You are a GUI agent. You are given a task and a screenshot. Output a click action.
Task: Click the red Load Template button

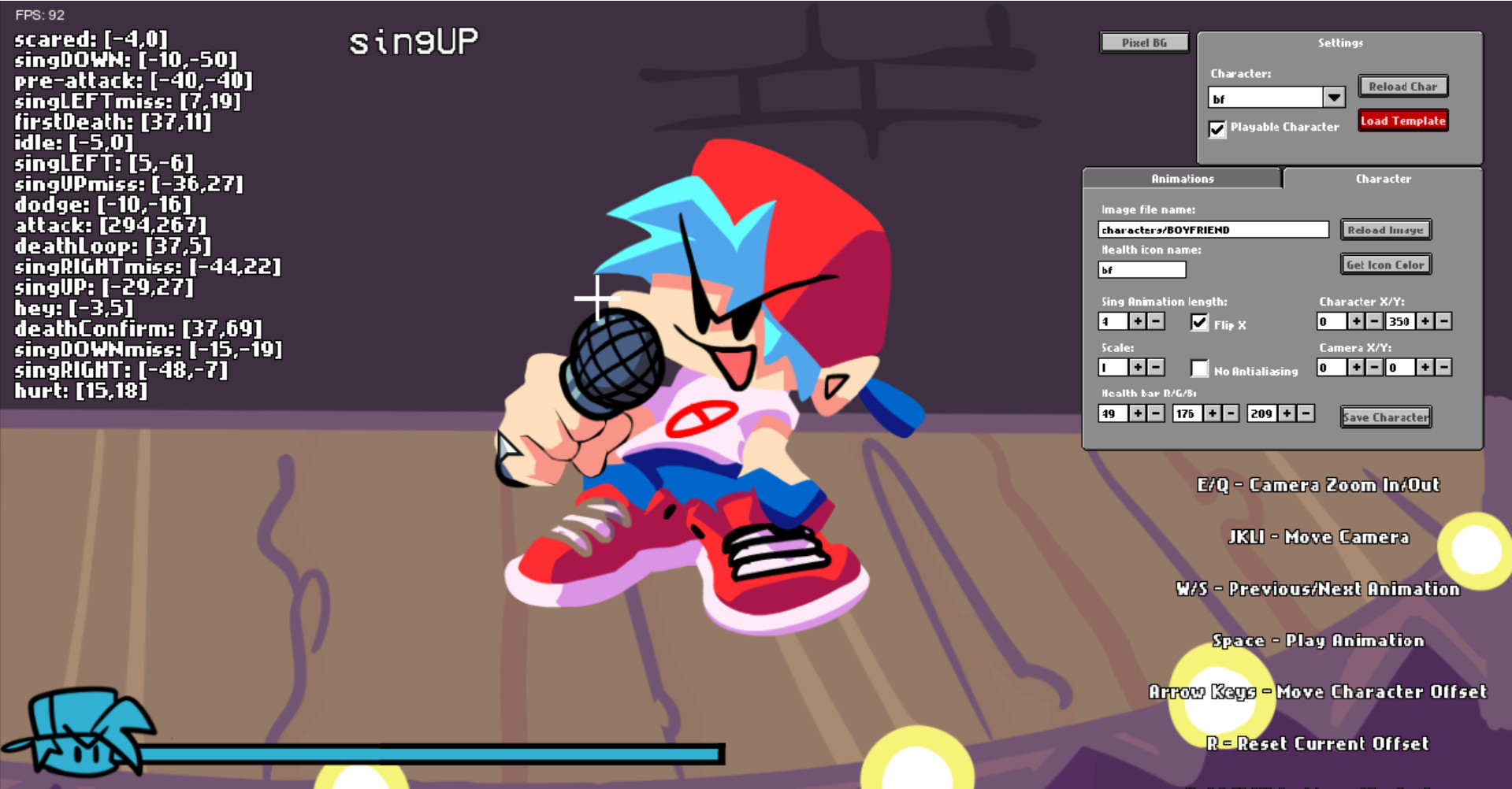[1402, 120]
